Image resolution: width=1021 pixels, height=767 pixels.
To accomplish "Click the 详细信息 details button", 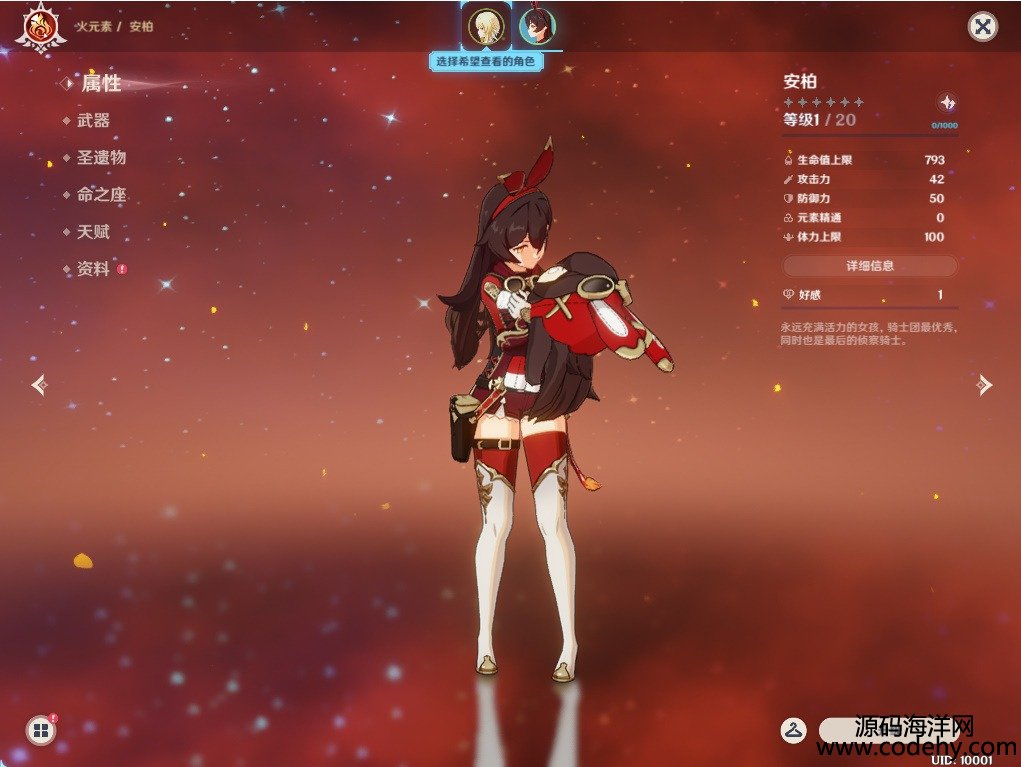I will [x=869, y=266].
